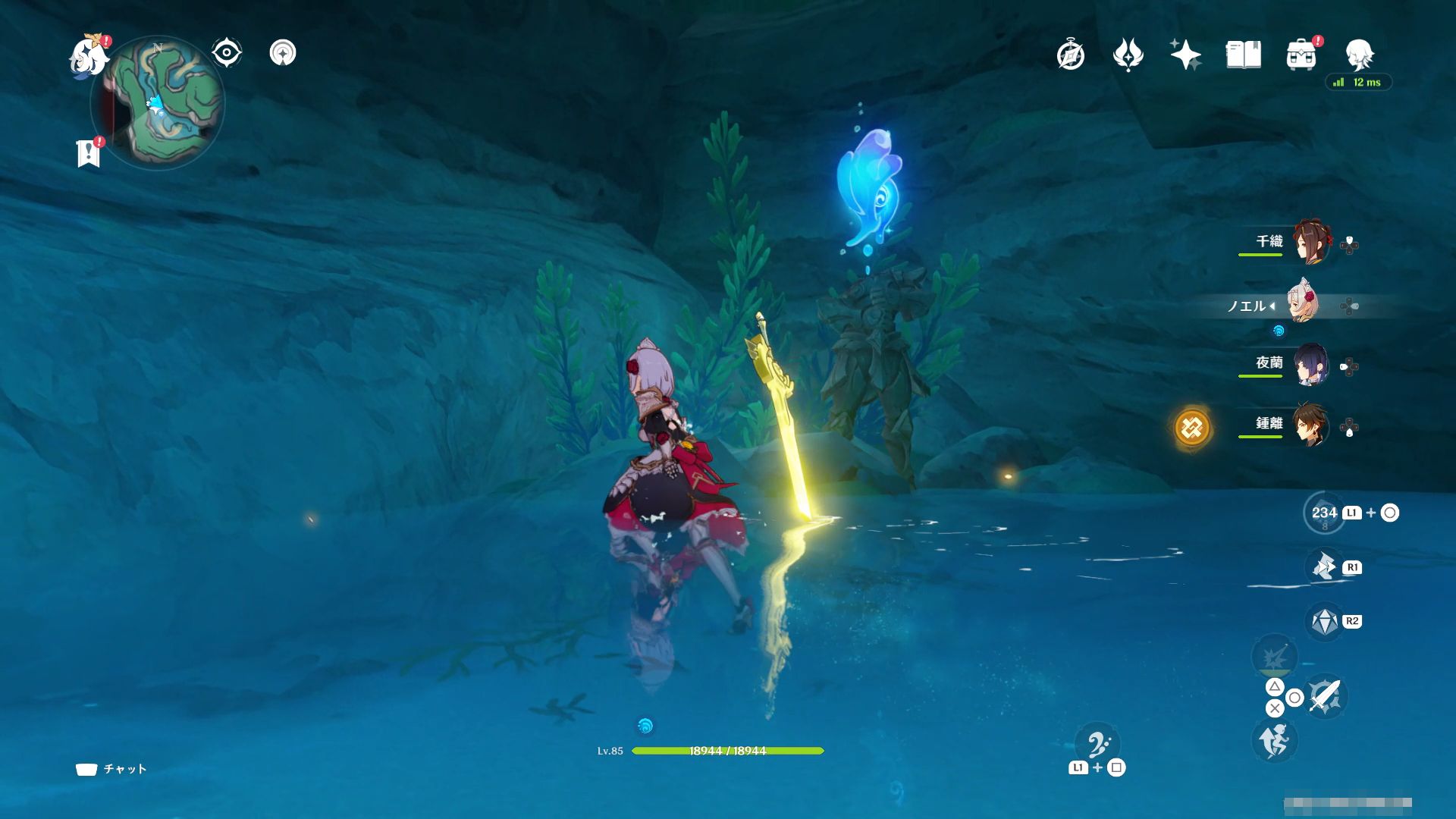The width and height of the screenshot is (1456, 819).
Task: Open the adventurer handbook book icon
Action: click(1243, 55)
